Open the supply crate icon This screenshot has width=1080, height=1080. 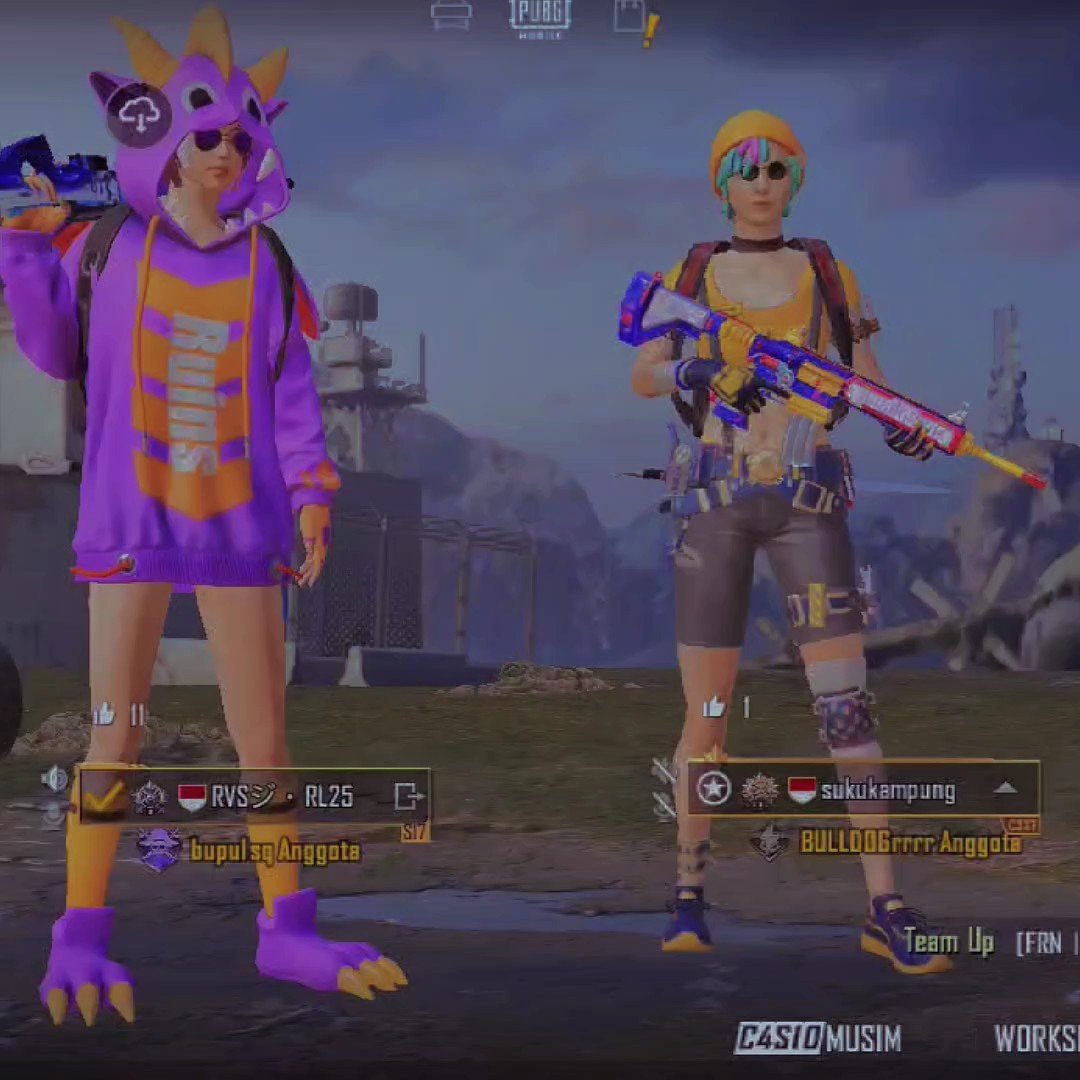(451, 14)
